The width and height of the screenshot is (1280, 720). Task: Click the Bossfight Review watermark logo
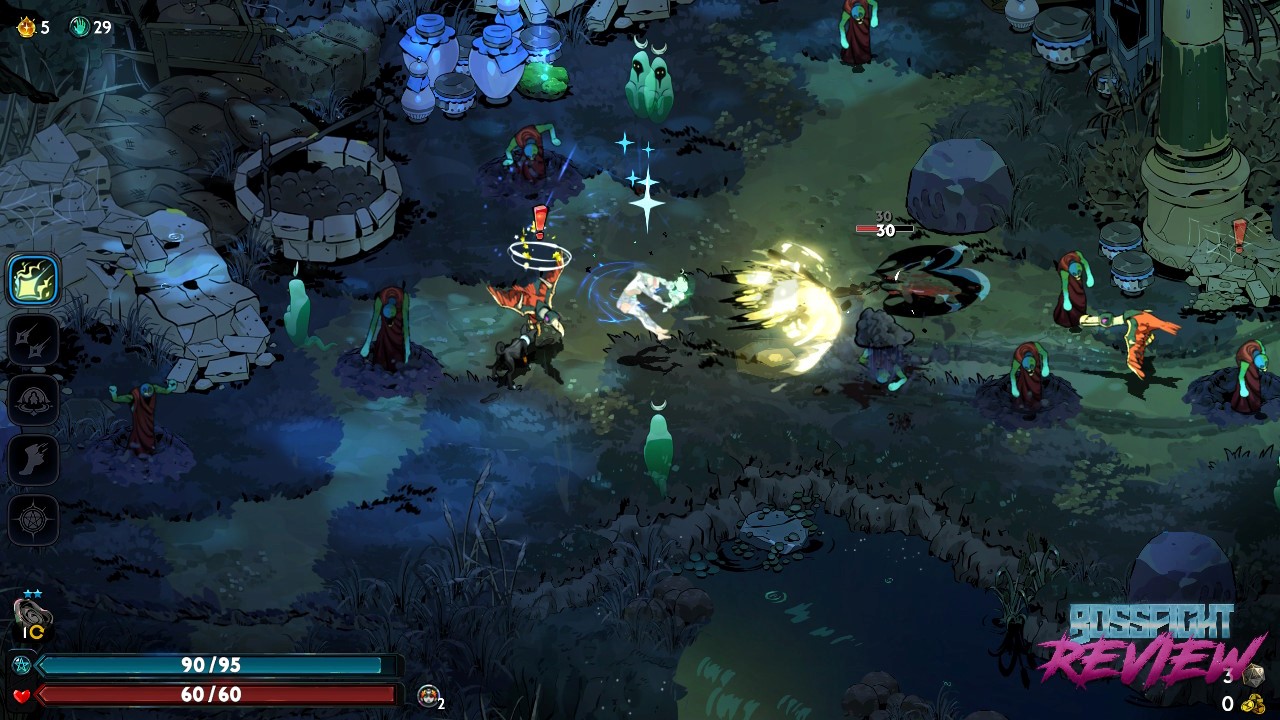[1150, 642]
